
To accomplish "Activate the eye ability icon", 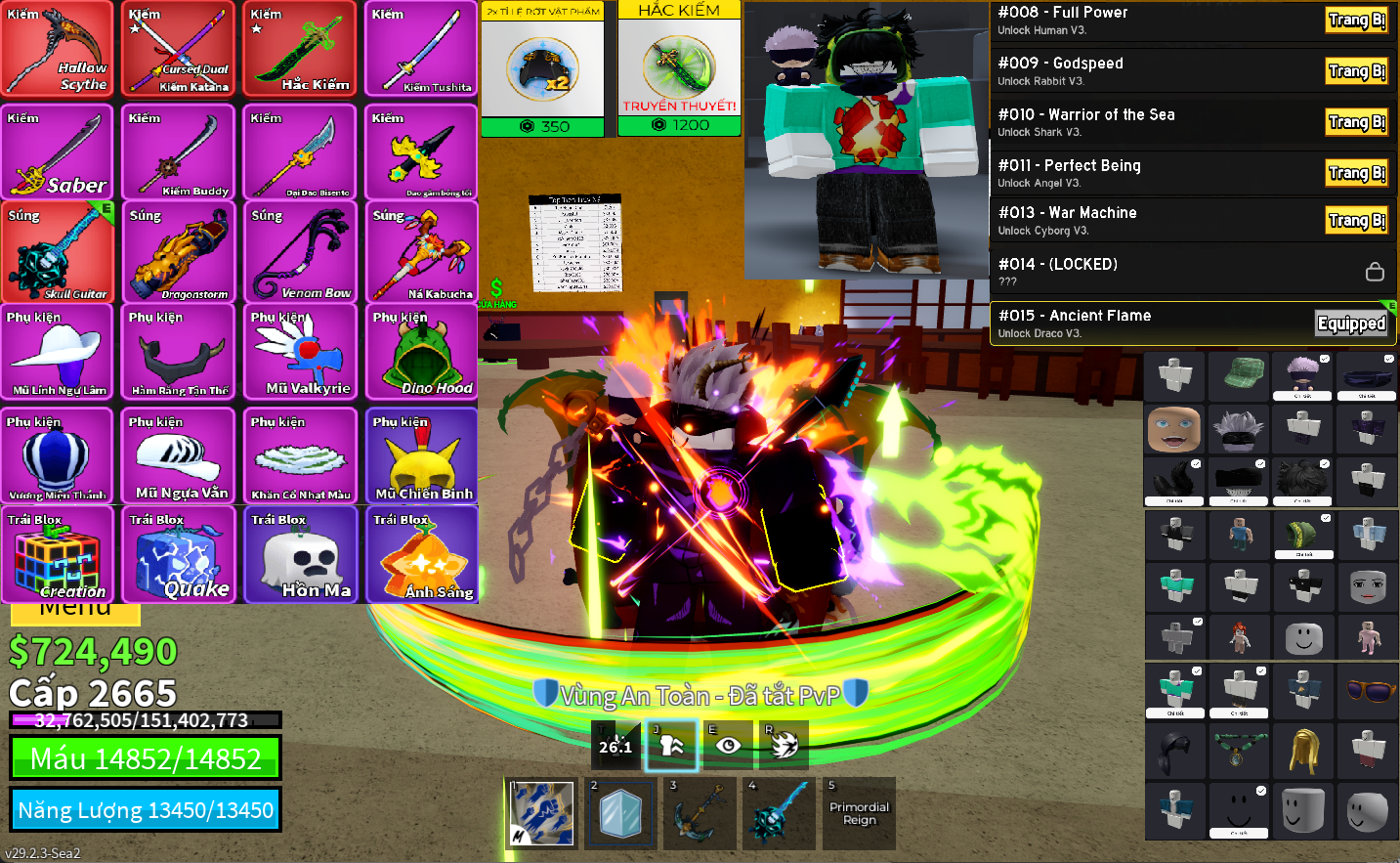I will pyautogui.click(x=728, y=746).
